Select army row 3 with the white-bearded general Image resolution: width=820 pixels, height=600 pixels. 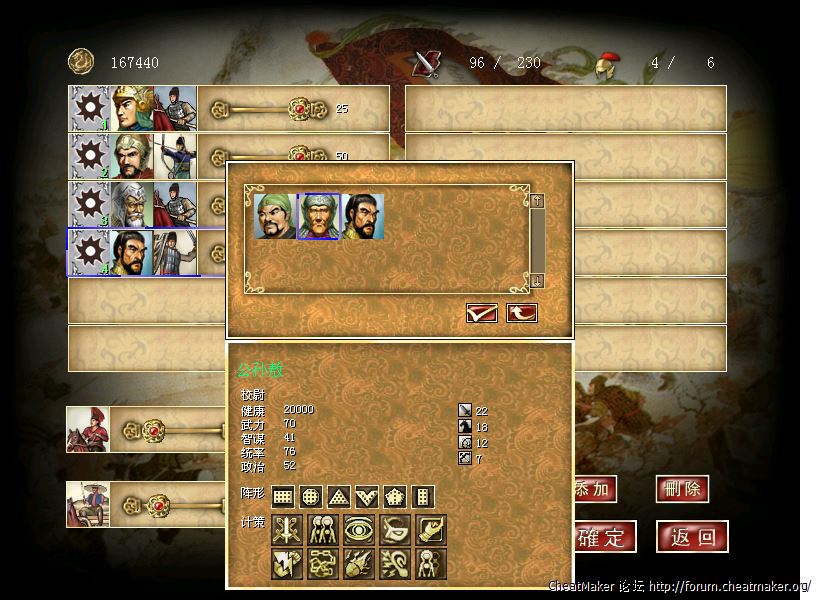(x=133, y=204)
